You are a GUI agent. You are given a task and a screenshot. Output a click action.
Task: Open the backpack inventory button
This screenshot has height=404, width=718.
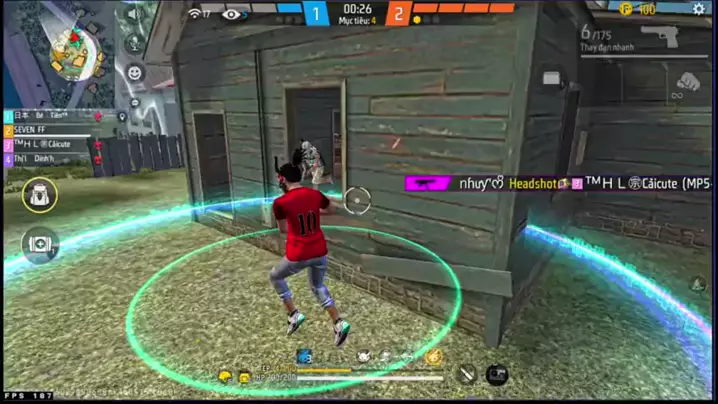(x=40, y=195)
